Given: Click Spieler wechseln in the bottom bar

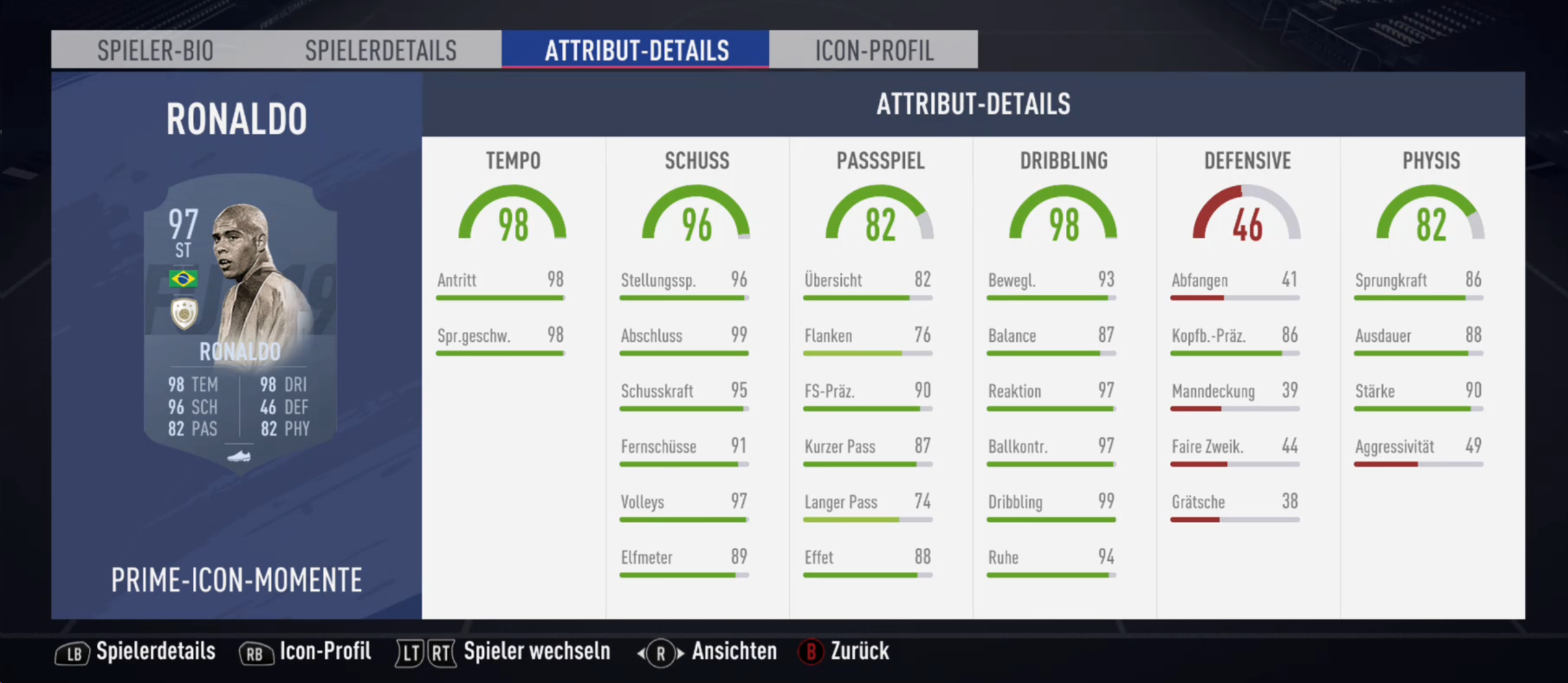Looking at the screenshot, I should click(x=536, y=652).
